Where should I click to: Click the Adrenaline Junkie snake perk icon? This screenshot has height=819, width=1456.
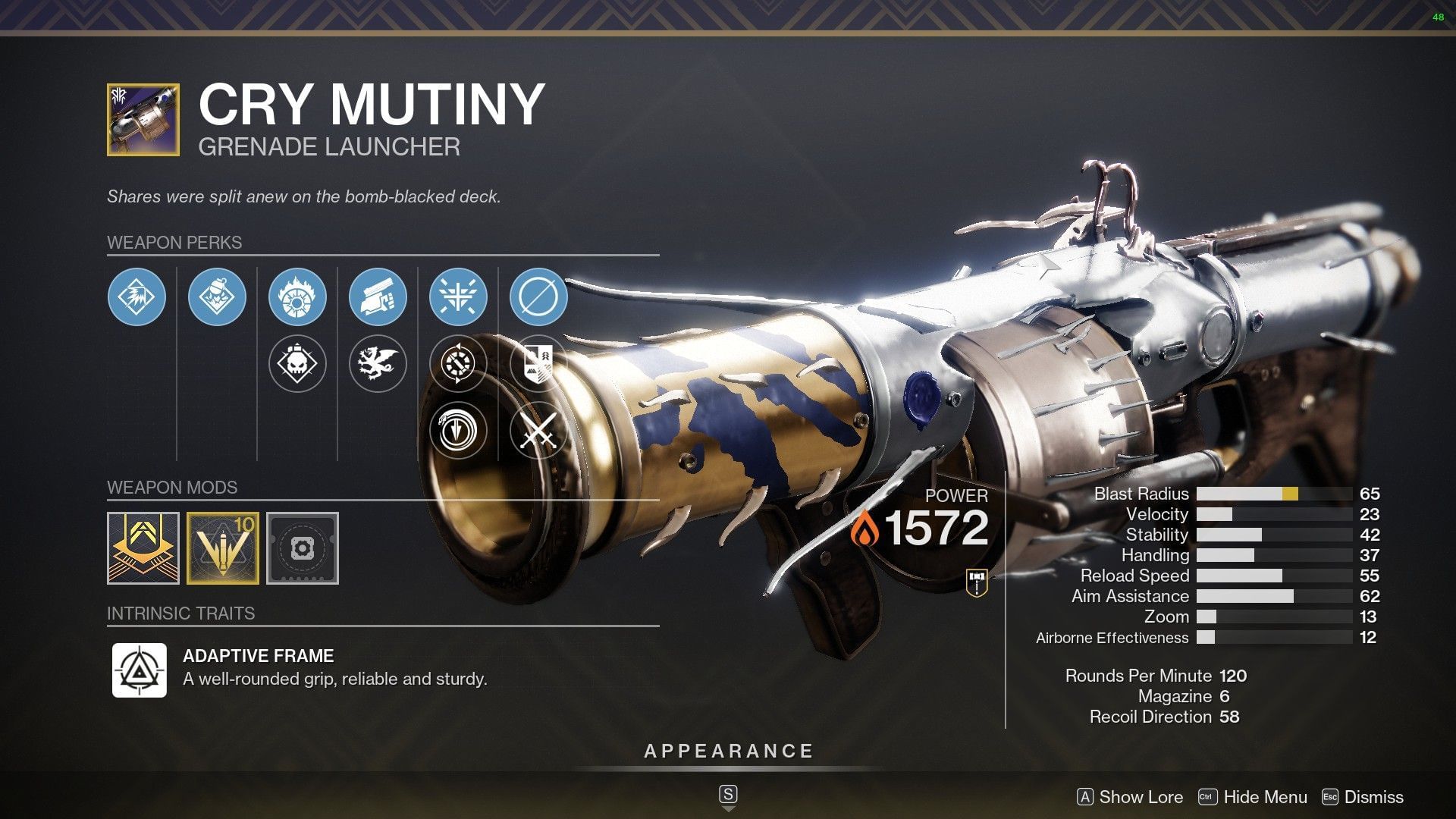click(458, 431)
